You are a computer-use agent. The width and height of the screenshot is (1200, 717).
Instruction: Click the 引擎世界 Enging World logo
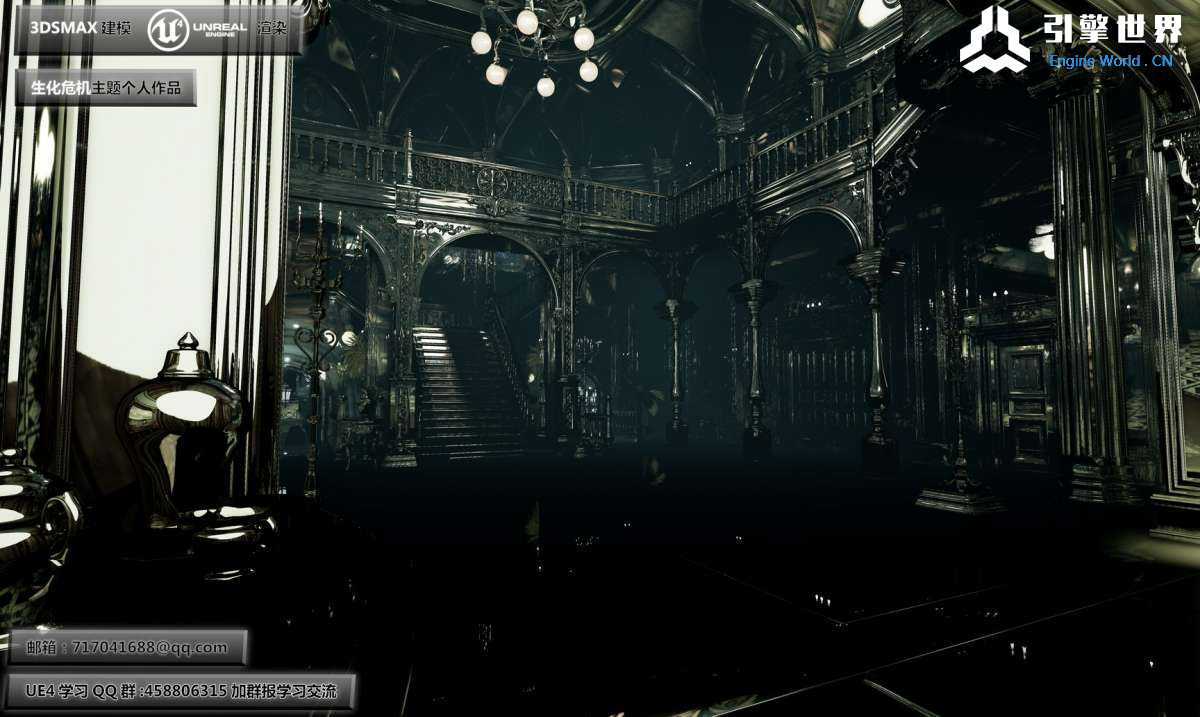(x=1070, y=40)
